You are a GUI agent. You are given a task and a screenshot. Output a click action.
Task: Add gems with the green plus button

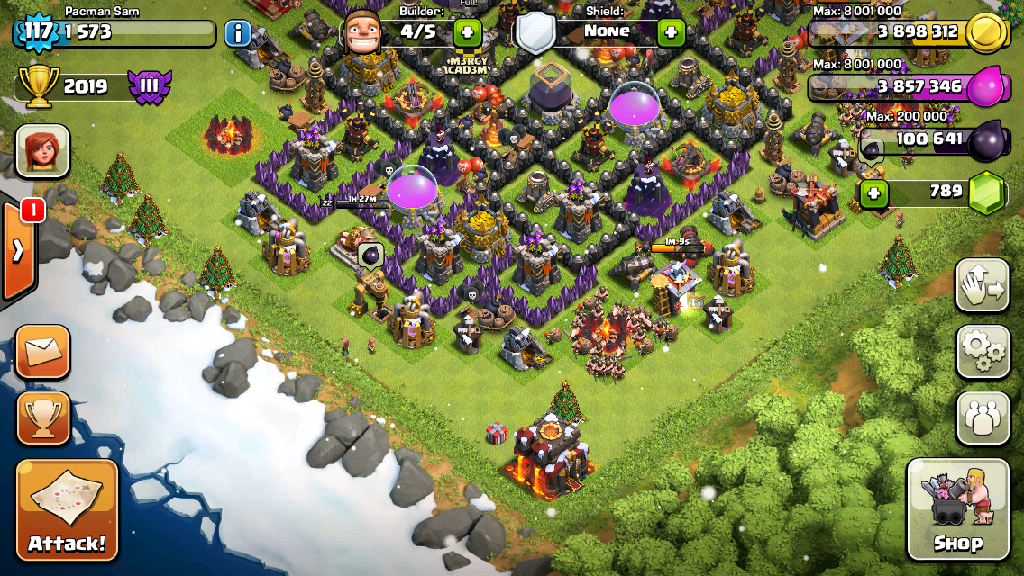[x=874, y=192]
